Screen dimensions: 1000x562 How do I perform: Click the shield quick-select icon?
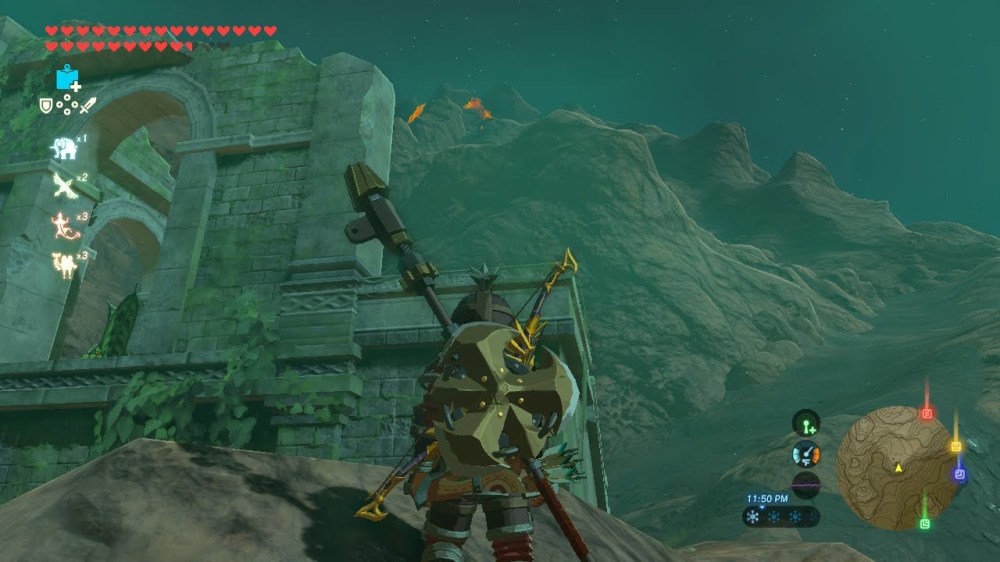coord(46,105)
